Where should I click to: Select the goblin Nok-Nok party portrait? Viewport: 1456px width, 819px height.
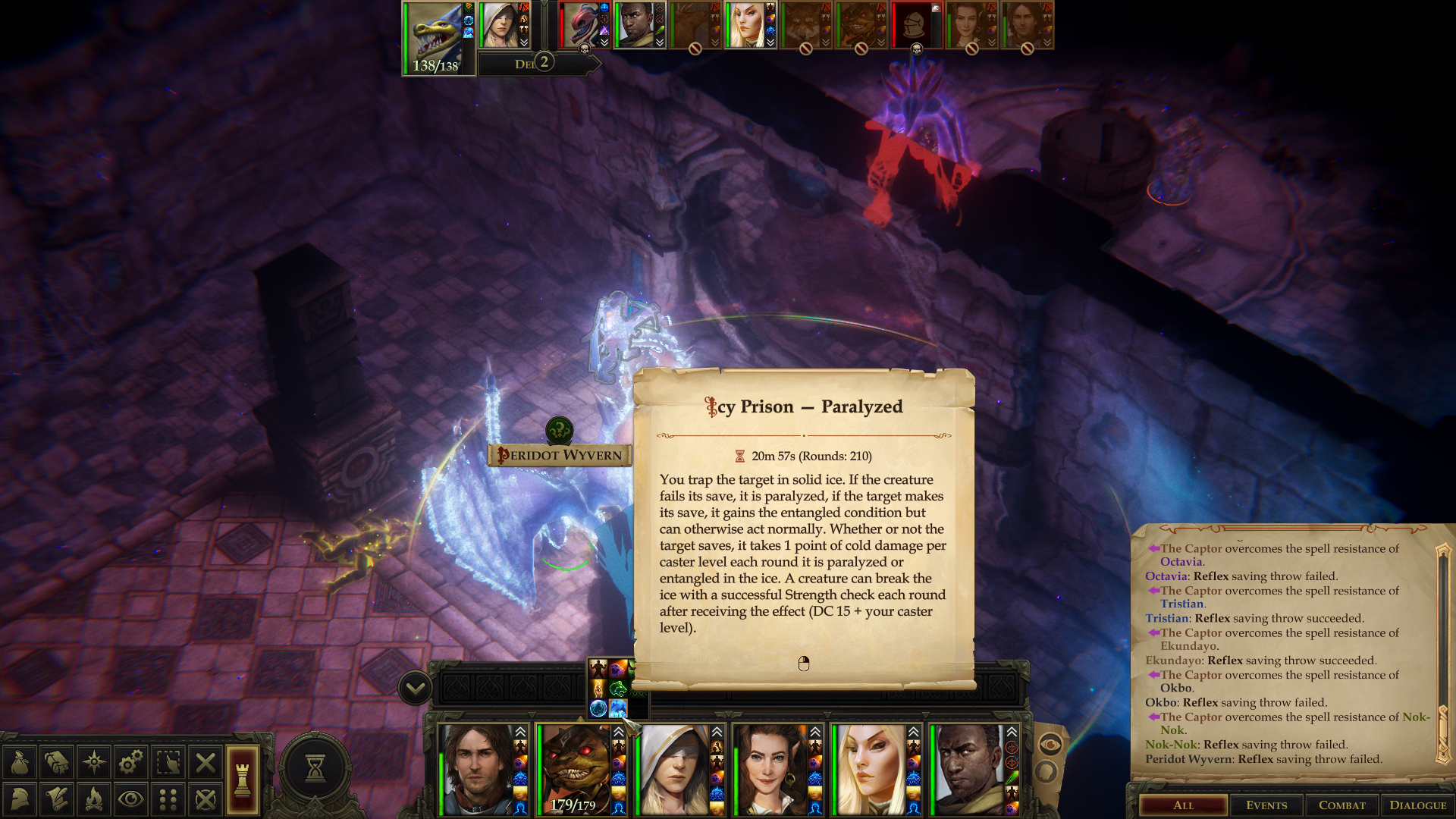click(x=574, y=767)
